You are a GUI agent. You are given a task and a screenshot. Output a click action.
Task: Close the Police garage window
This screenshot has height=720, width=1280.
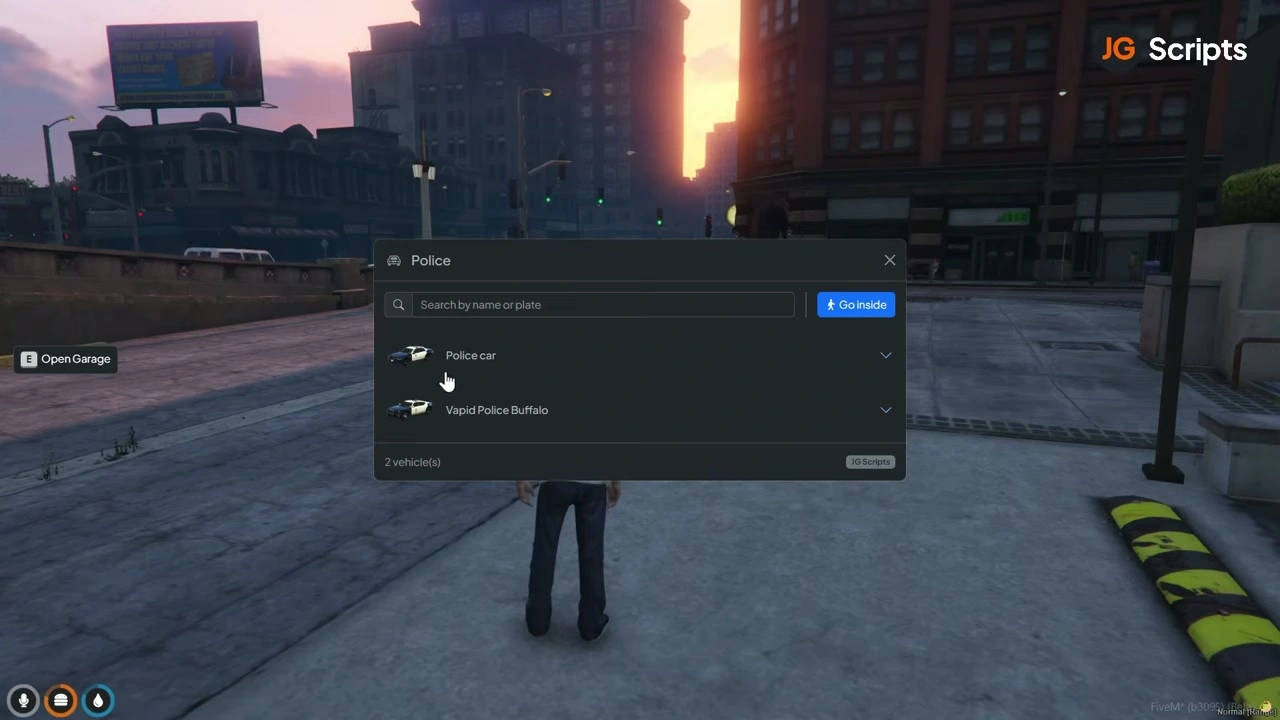[x=889, y=260]
